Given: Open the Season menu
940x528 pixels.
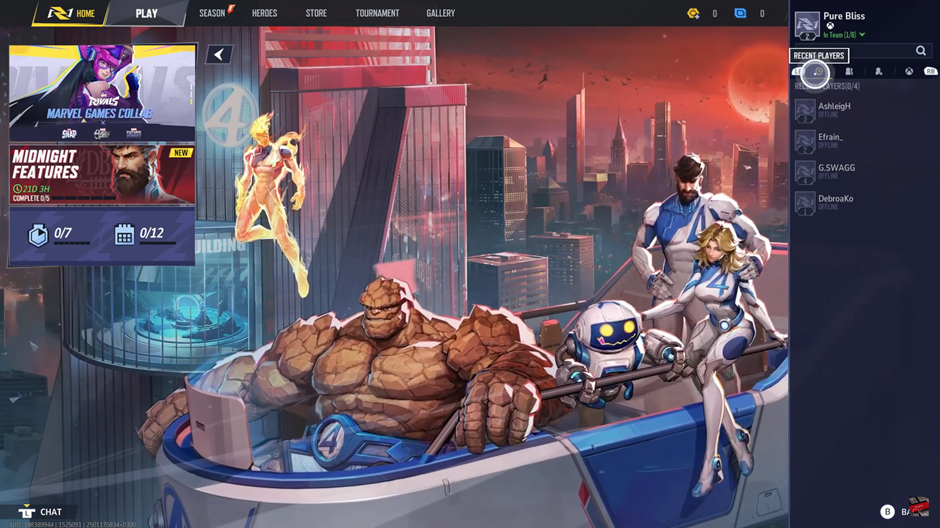Looking at the screenshot, I should (x=213, y=13).
